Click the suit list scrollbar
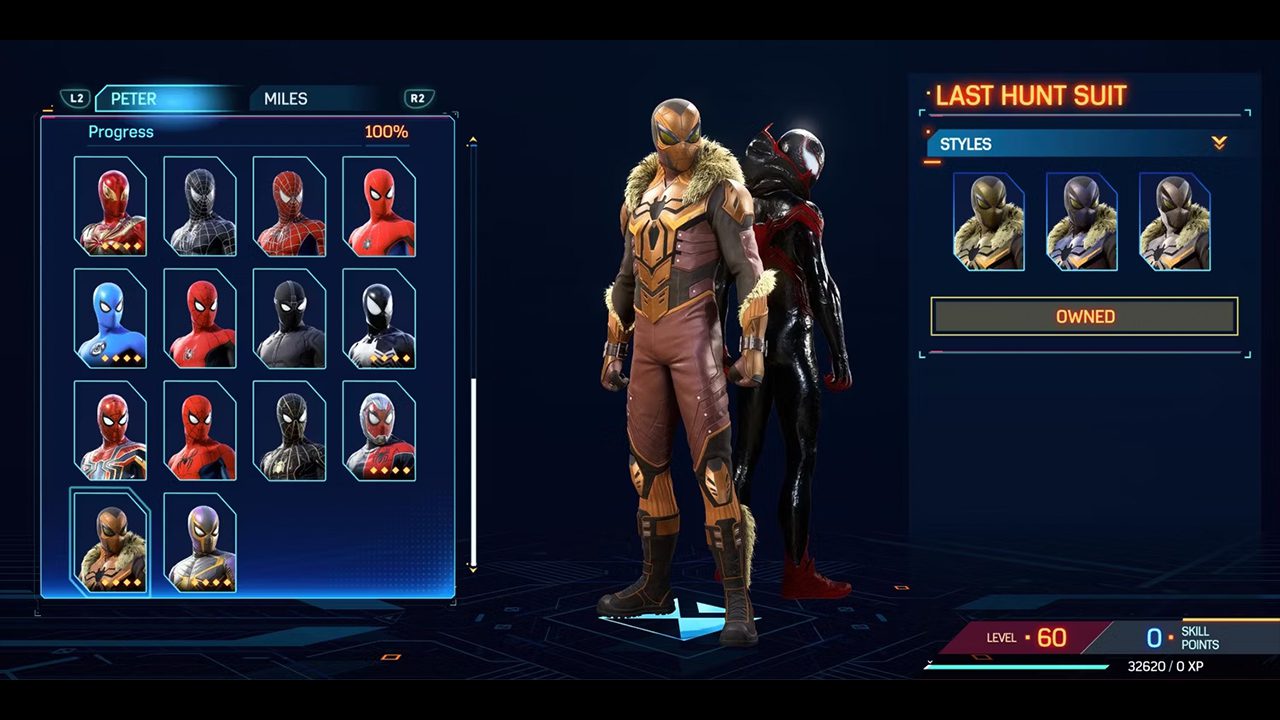Image resolution: width=1280 pixels, height=720 pixels. tap(473, 470)
